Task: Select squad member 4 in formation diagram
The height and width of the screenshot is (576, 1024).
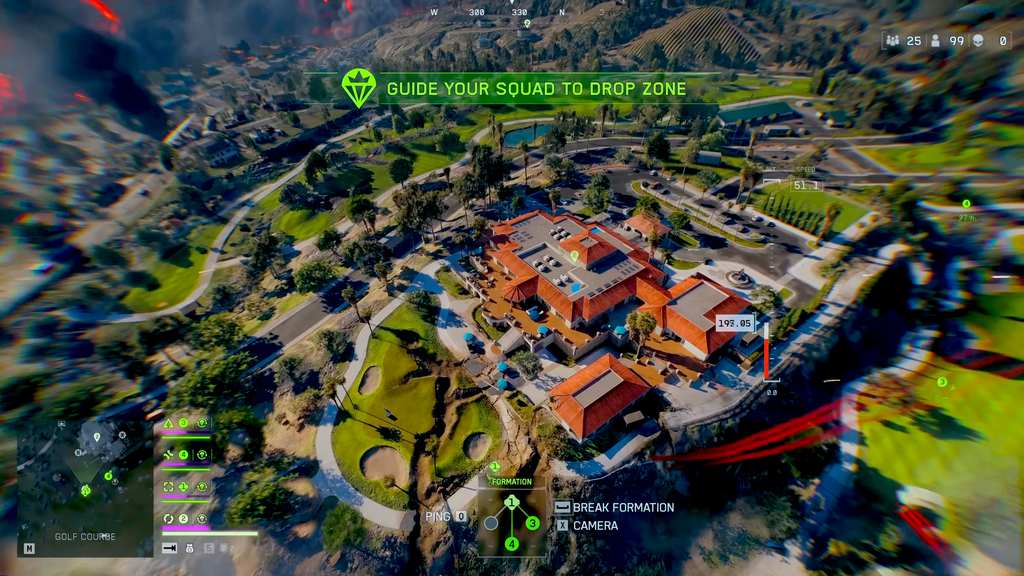Action: (511, 543)
